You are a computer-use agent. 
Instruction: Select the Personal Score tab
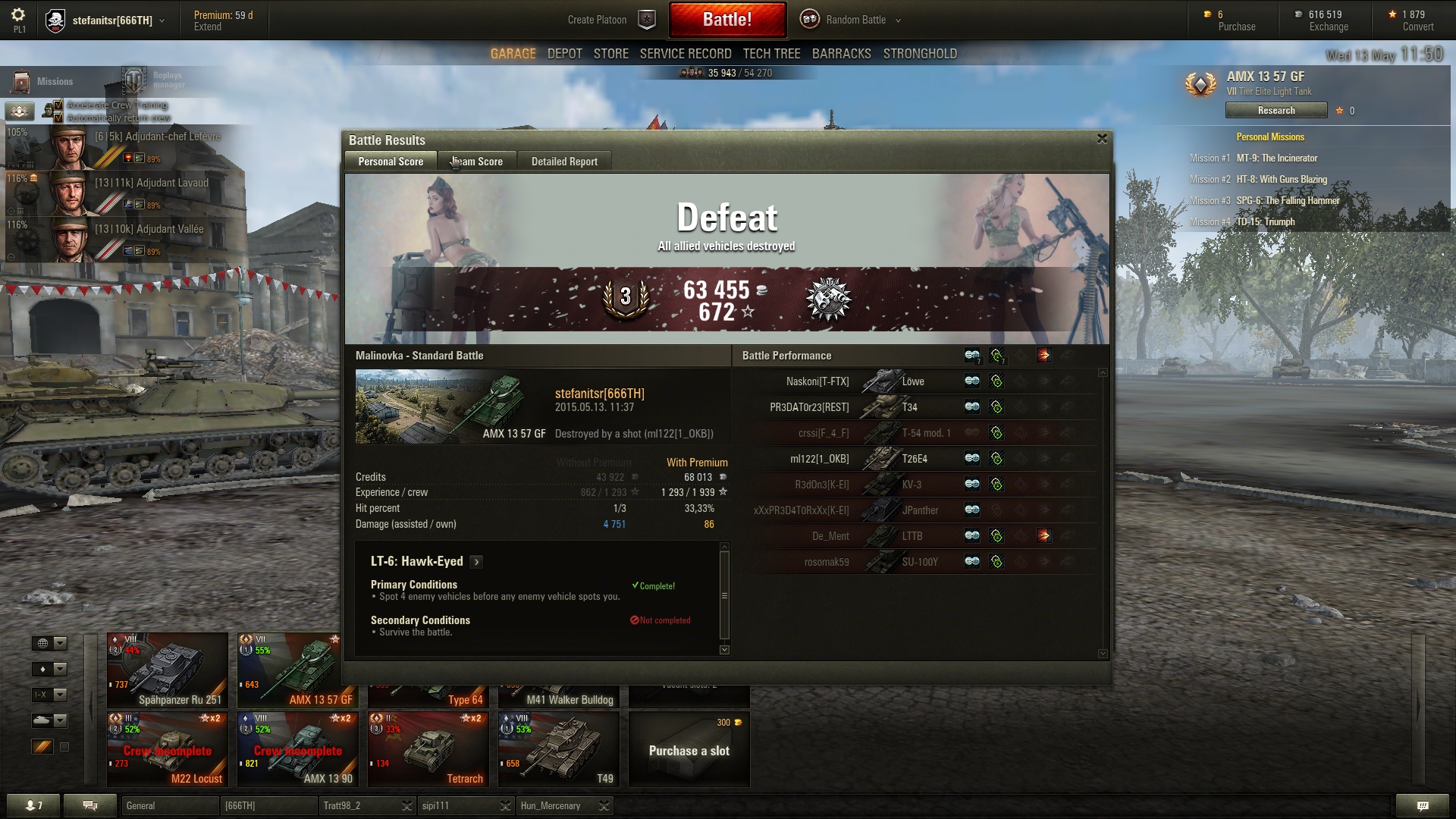pos(391,162)
